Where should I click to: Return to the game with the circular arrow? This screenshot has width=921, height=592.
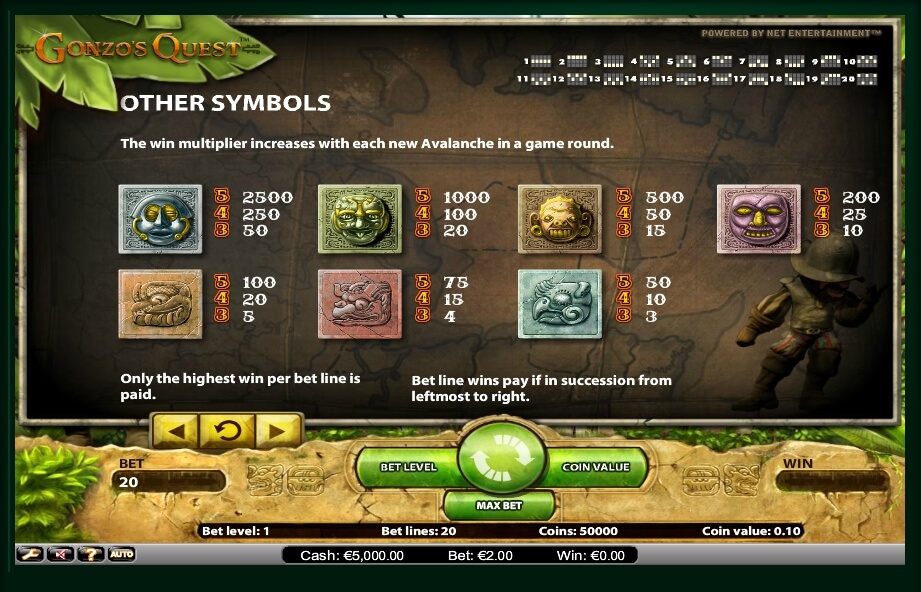[227, 432]
